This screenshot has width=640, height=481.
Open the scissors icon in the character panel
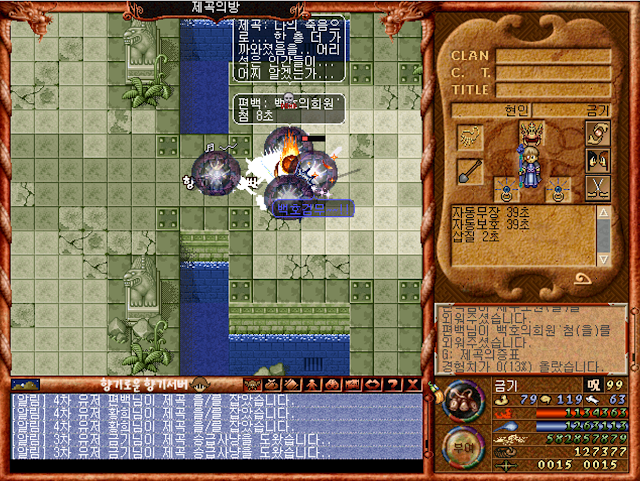597,187
